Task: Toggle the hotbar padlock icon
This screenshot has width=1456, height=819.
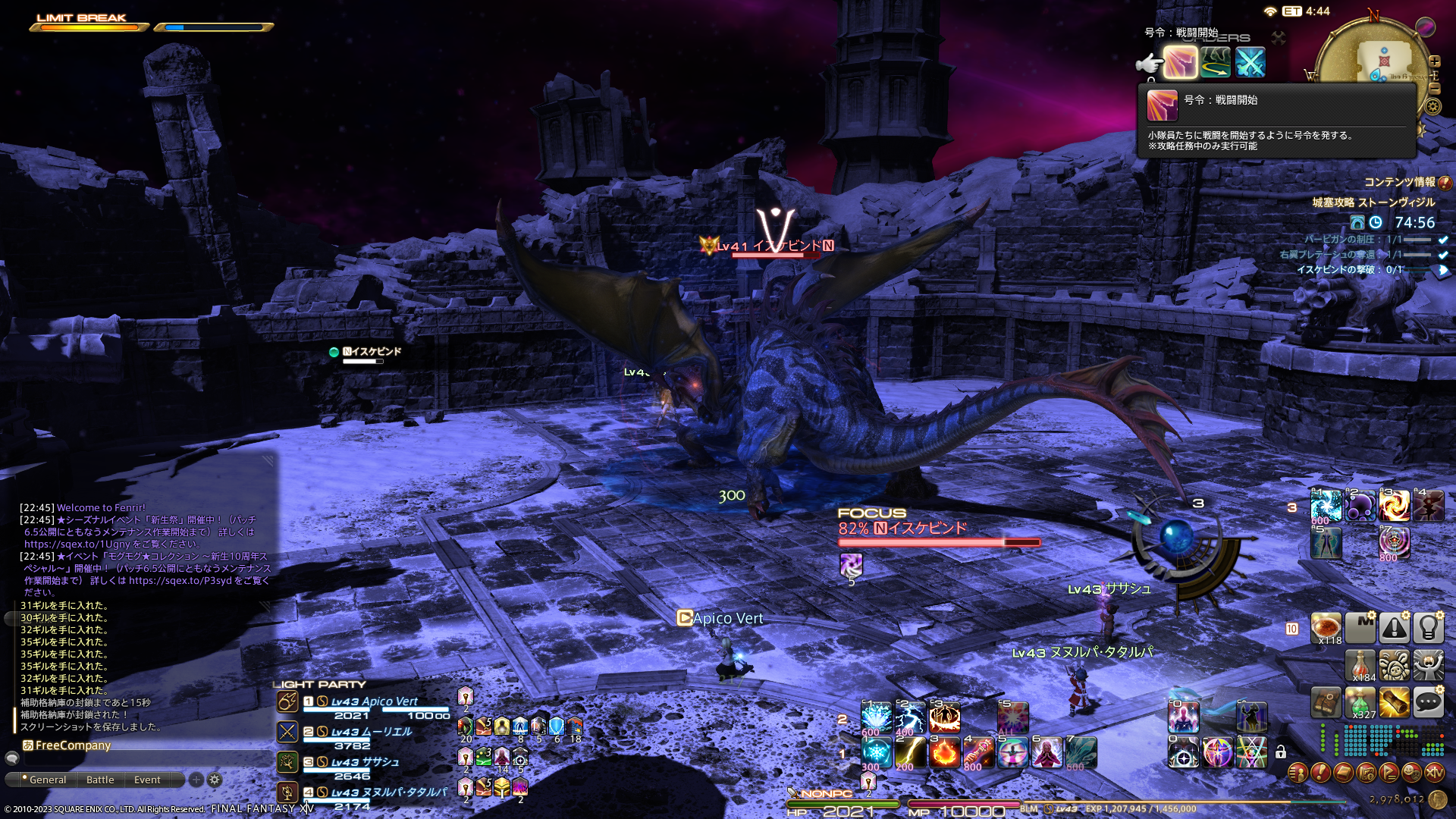Action: [x=1281, y=752]
